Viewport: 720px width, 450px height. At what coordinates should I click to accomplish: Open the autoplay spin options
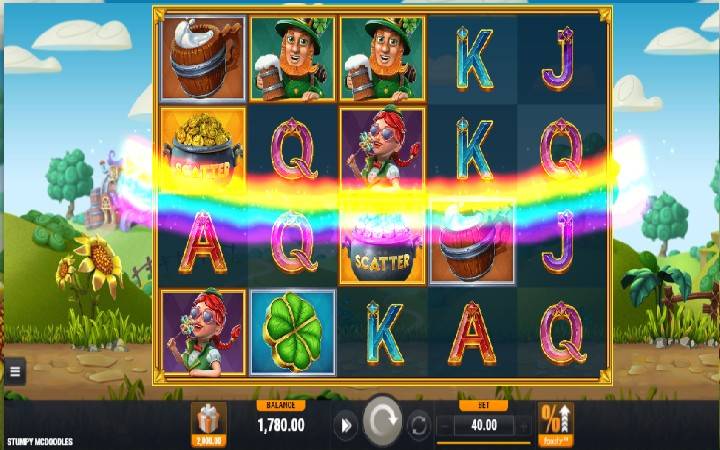[419, 426]
